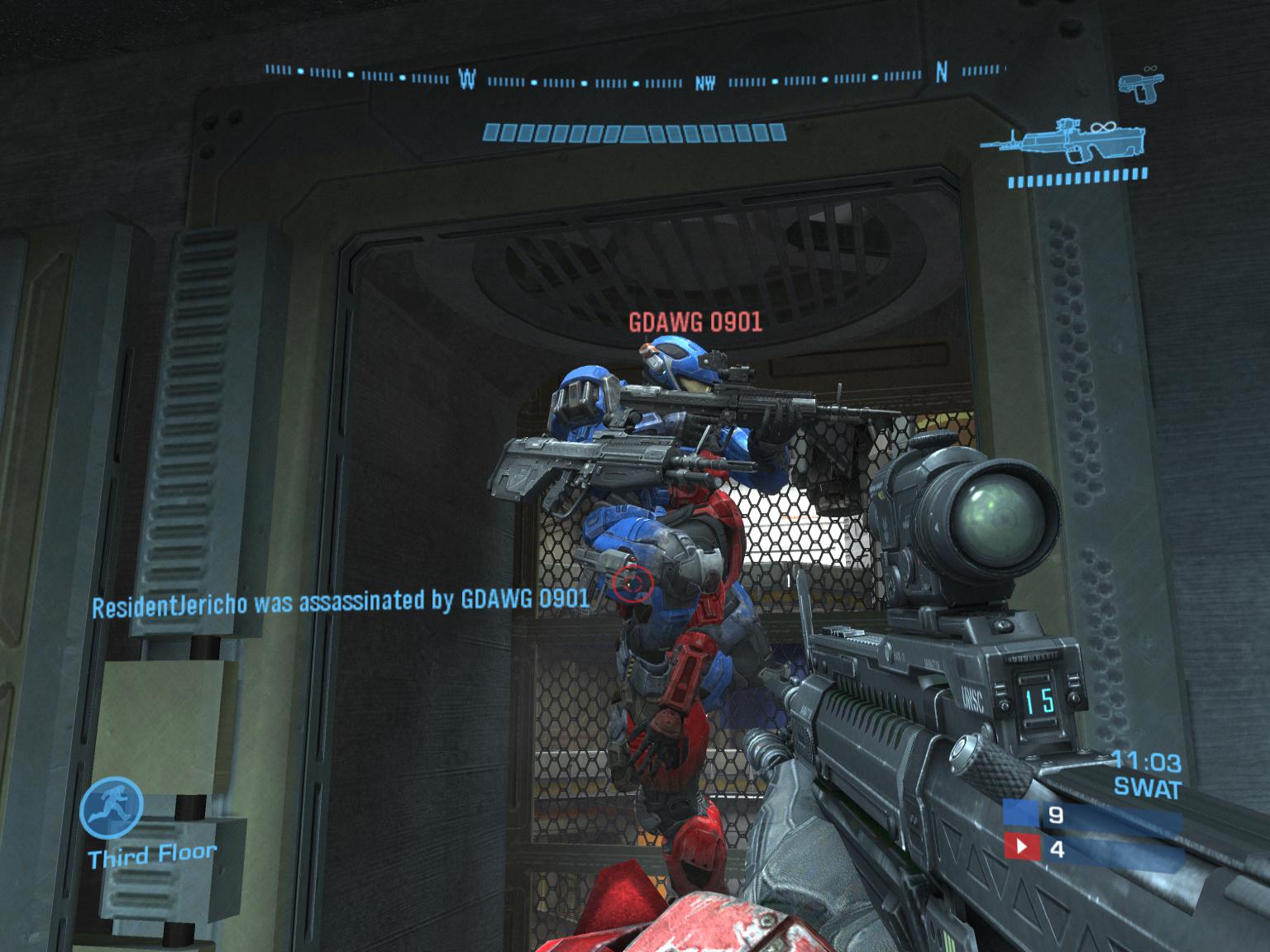Activate the Sprint armor ability icon
This screenshot has width=1270, height=952.
pos(112,807)
